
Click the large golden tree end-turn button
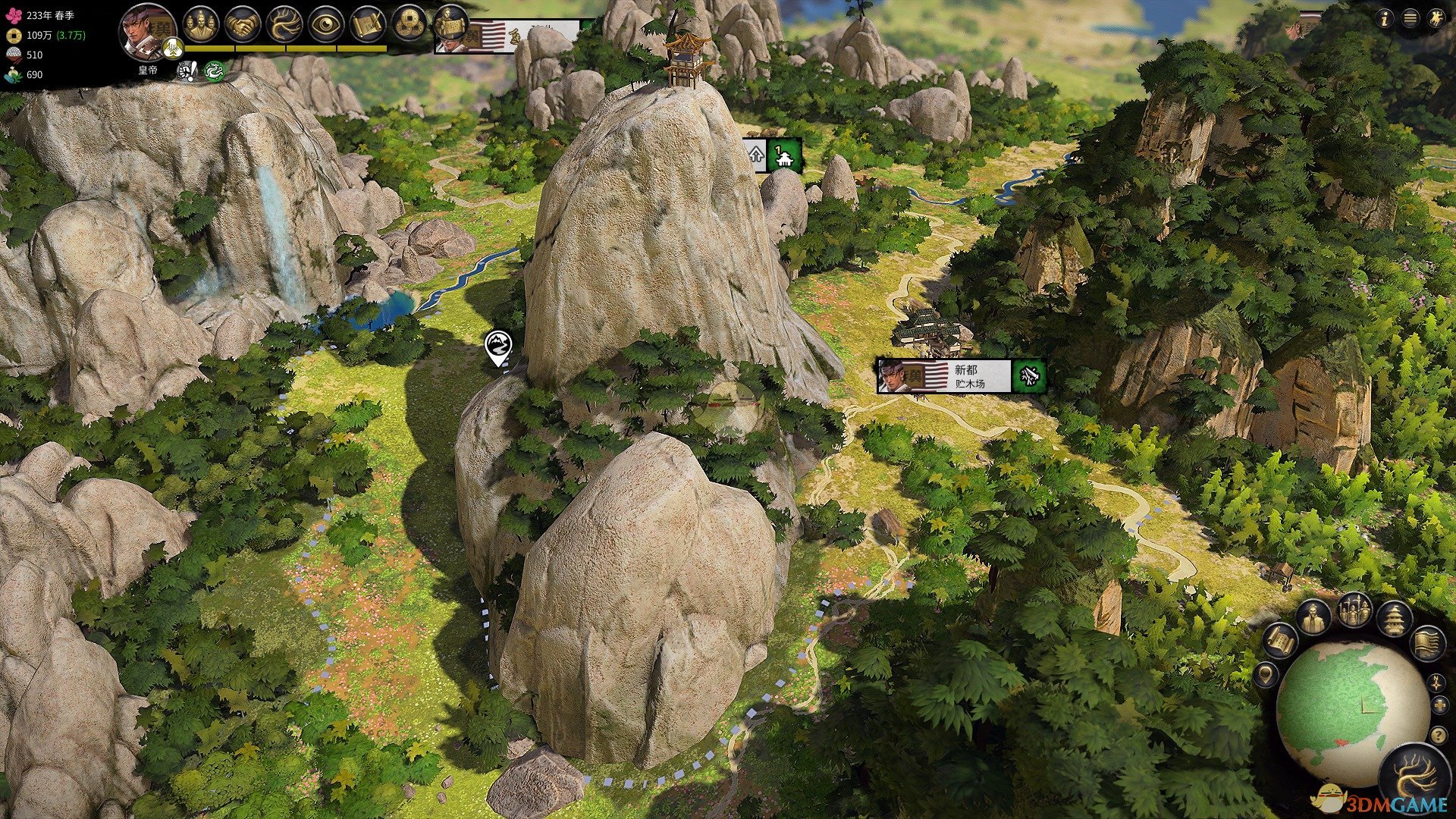(1414, 779)
